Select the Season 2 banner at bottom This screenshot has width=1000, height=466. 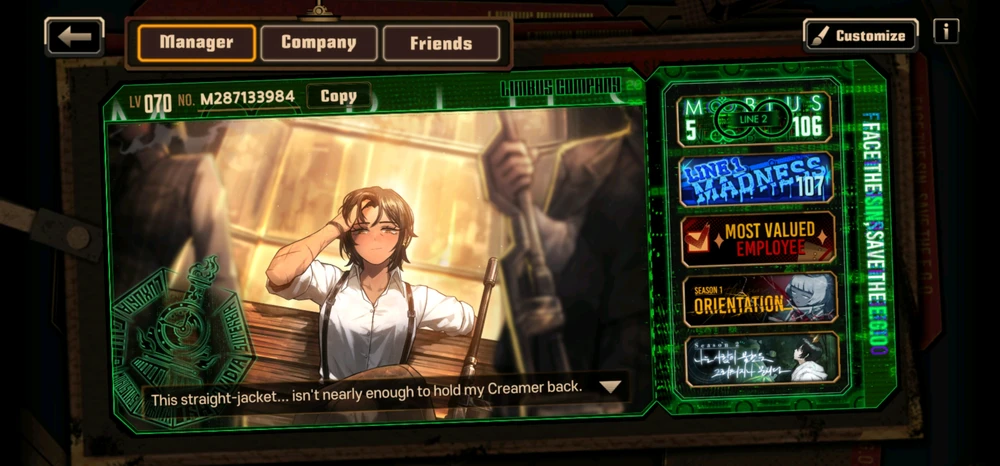coord(757,358)
